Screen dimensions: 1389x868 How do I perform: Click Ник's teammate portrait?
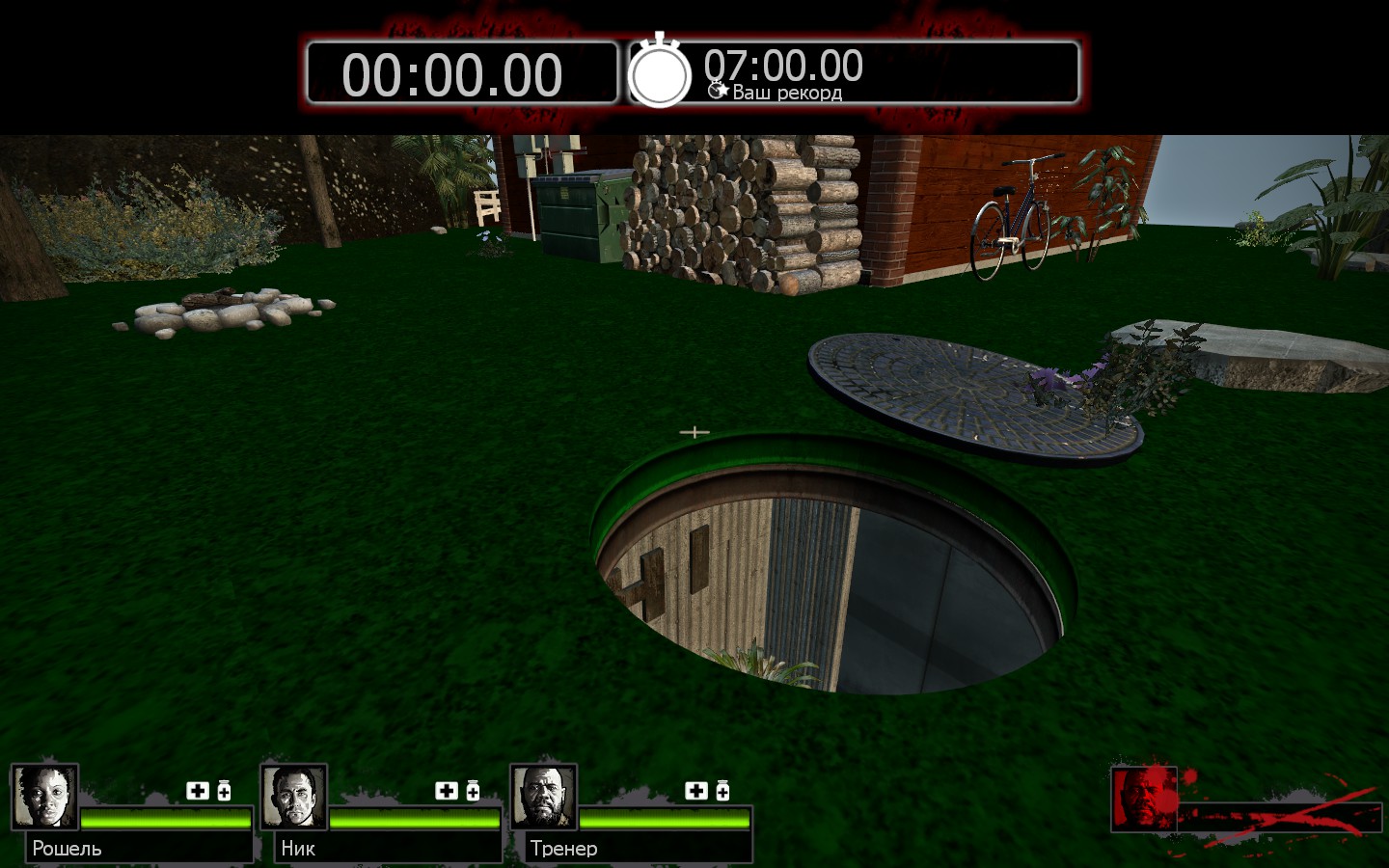[293, 797]
